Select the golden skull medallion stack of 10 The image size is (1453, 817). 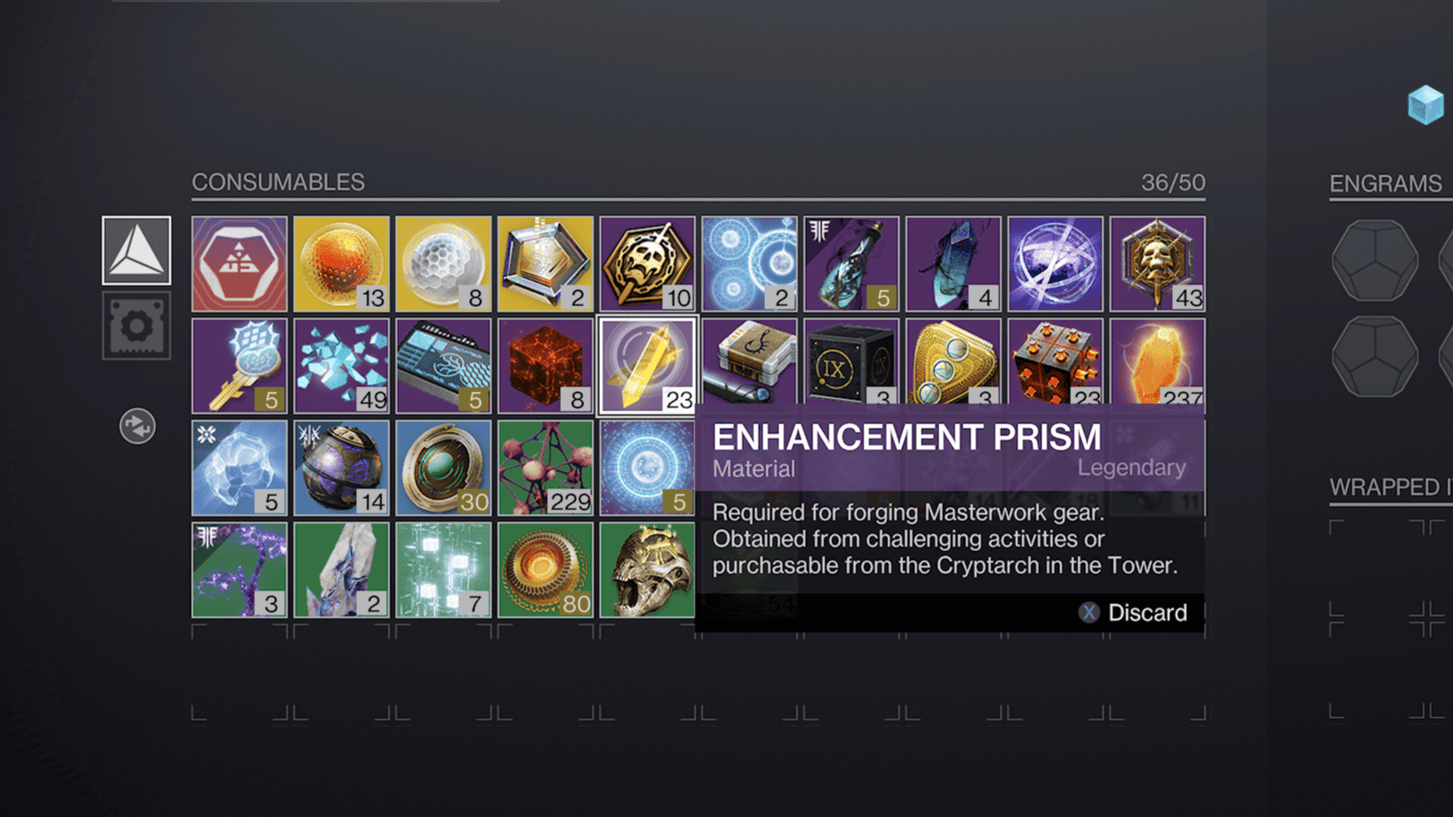click(x=647, y=263)
